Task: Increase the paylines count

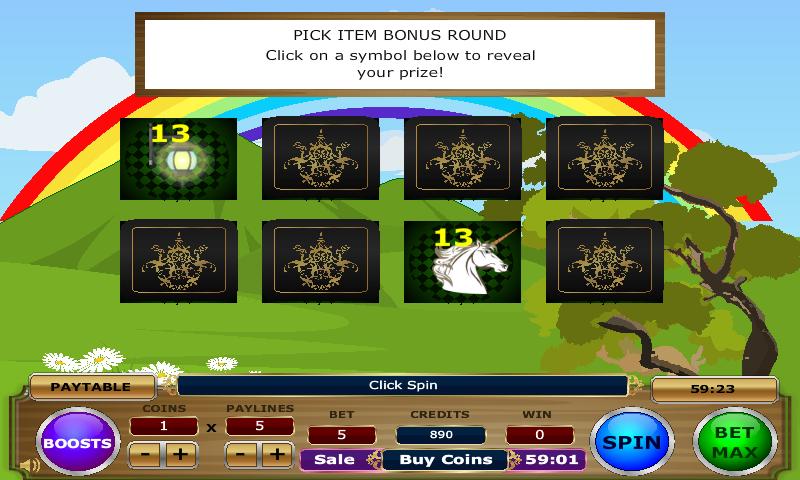Action: click(x=277, y=455)
